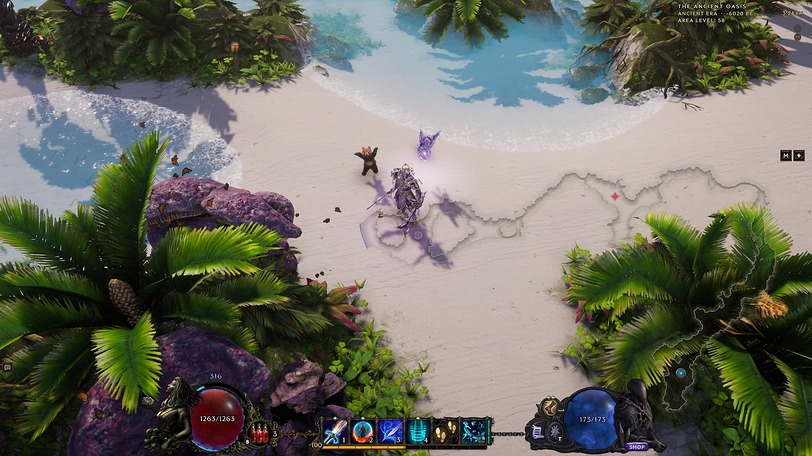Viewport: 812px width, 456px height.
Task: Click the gold arrow icon above mana orb
Action: click(549, 405)
